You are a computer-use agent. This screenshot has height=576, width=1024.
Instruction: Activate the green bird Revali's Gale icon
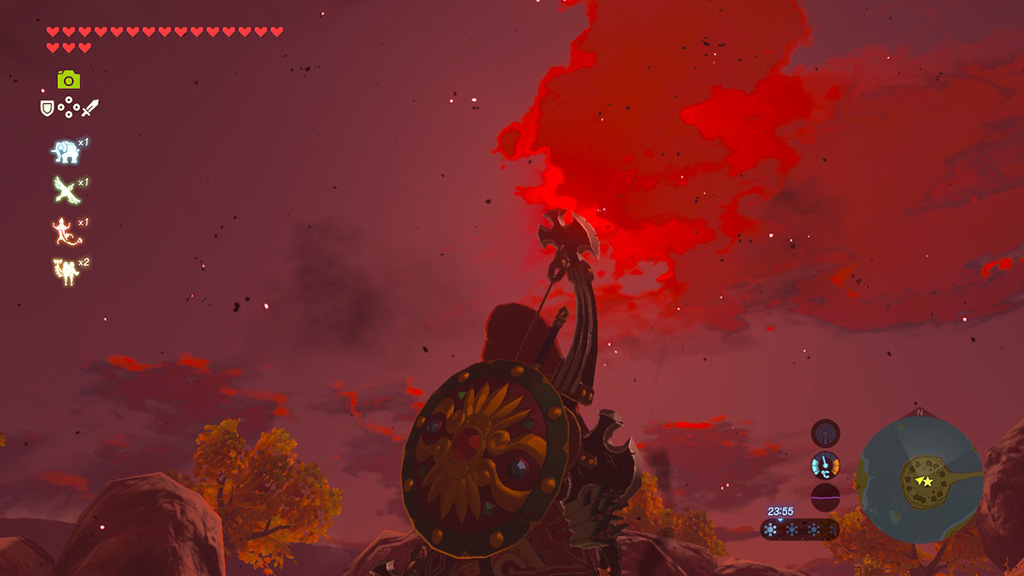coord(65,189)
